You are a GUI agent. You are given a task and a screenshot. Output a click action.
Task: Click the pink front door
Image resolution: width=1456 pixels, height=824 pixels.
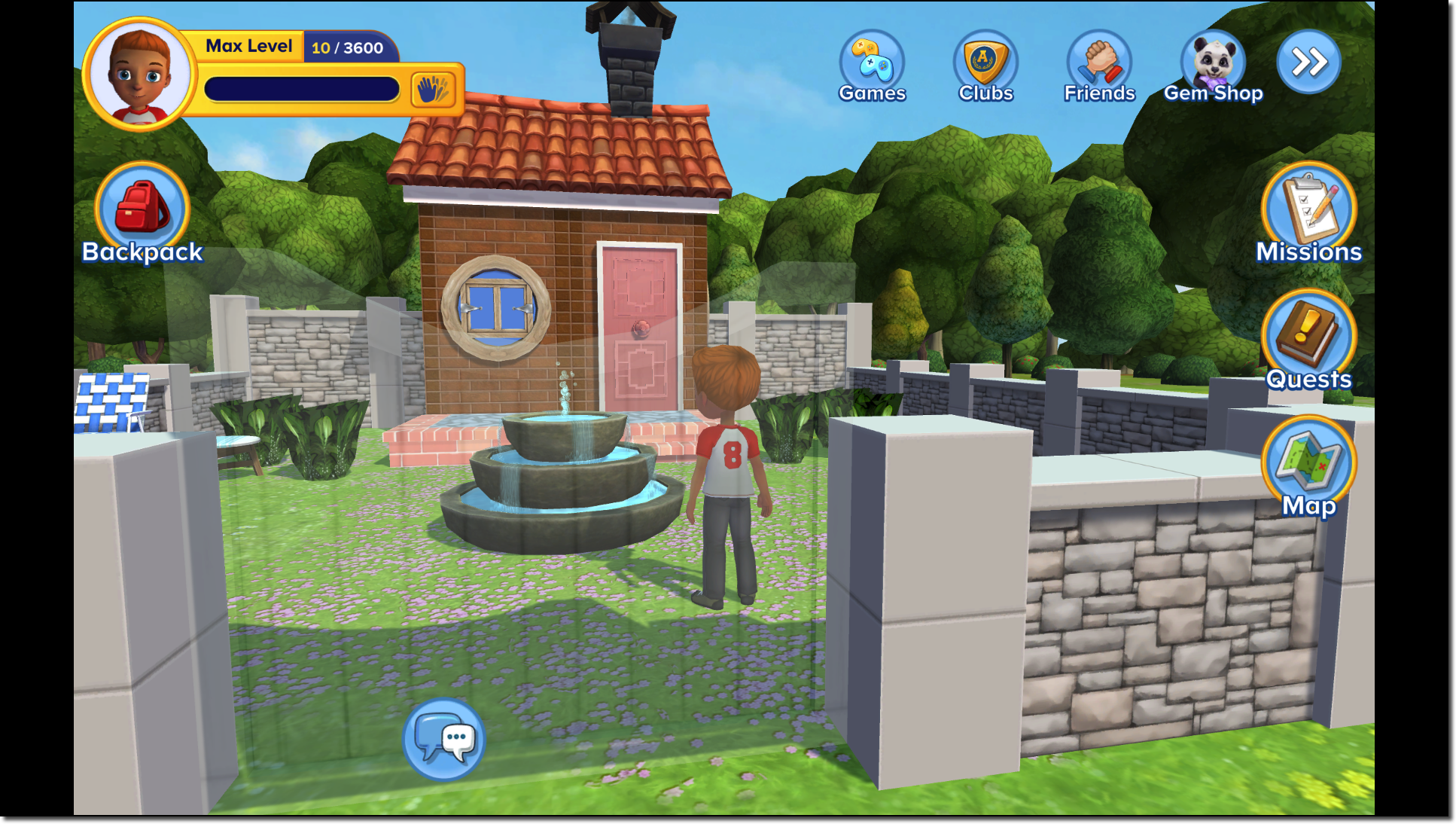(640, 324)
